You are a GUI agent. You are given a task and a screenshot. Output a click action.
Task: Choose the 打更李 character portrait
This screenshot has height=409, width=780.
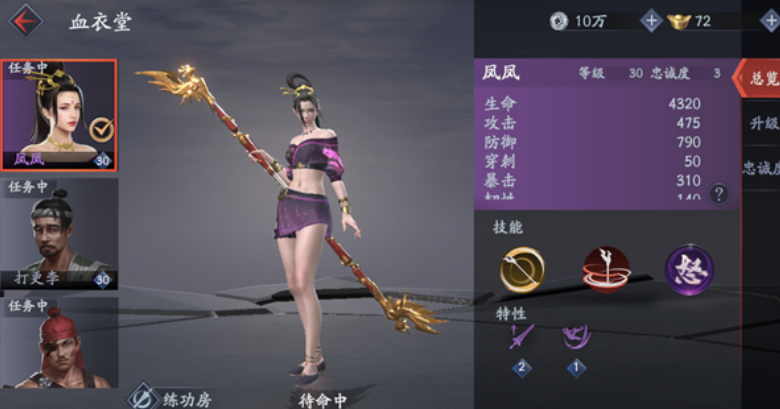[x=59, y=235]
